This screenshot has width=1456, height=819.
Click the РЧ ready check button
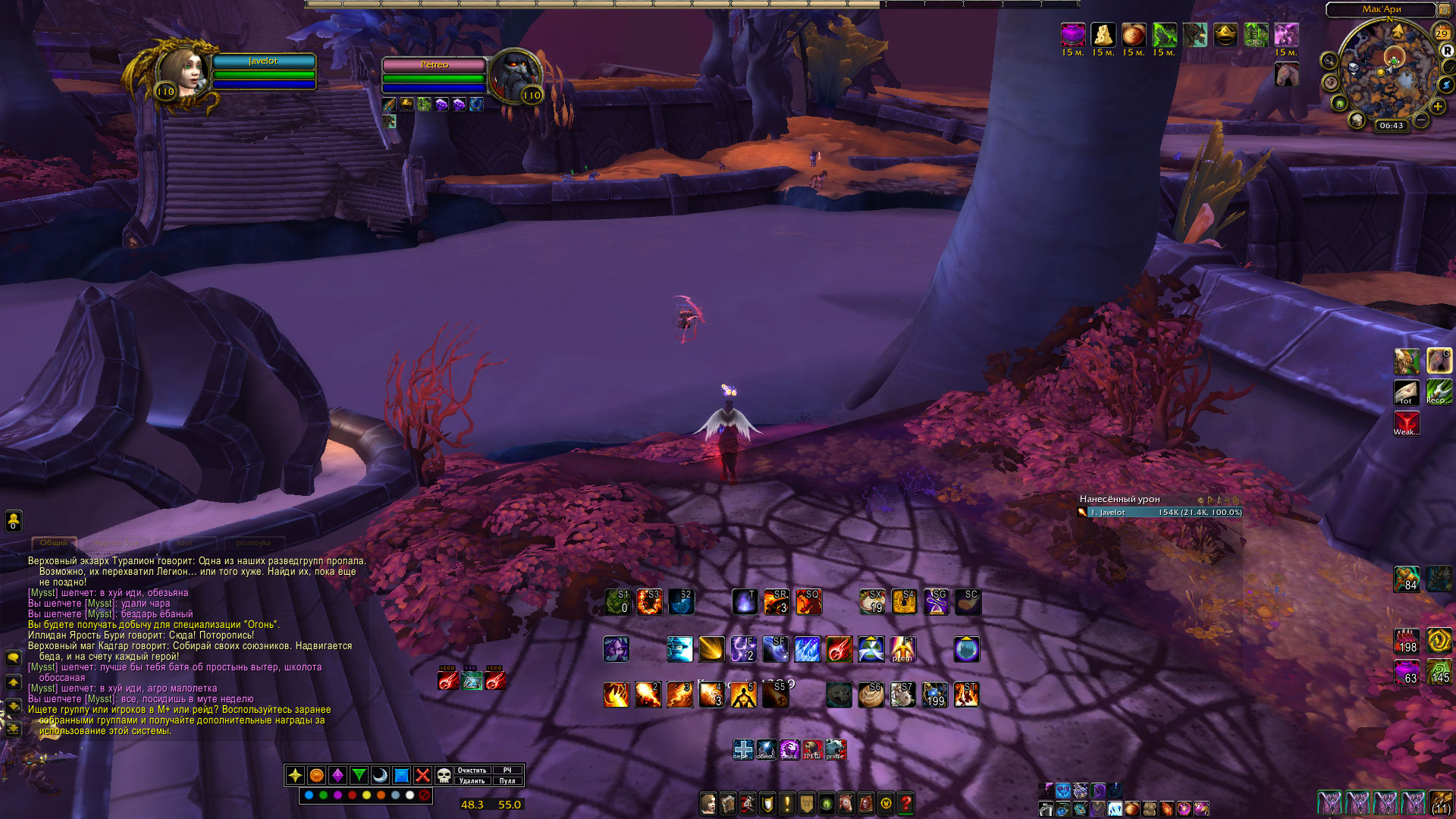click(x=507, y=770)
